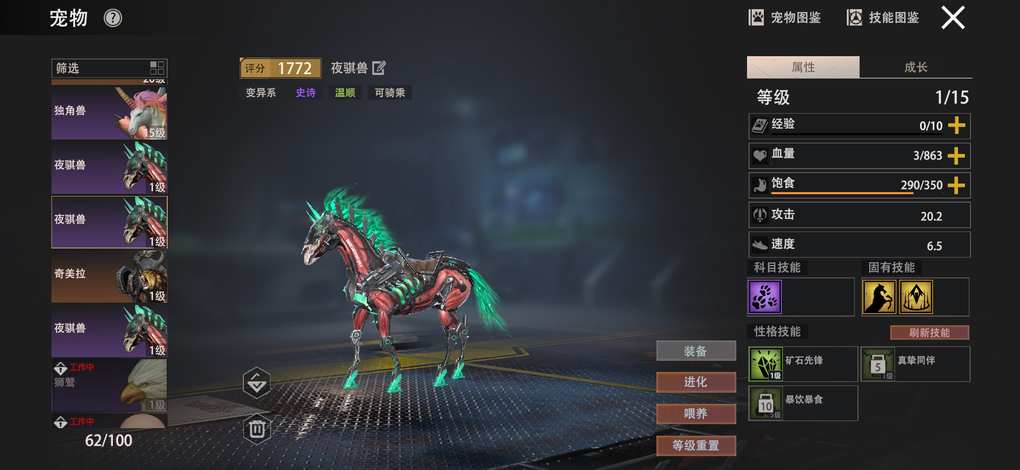Click the 刷新技能 refresh skills button
1020x470 pixels.
(x=929, y=332)
